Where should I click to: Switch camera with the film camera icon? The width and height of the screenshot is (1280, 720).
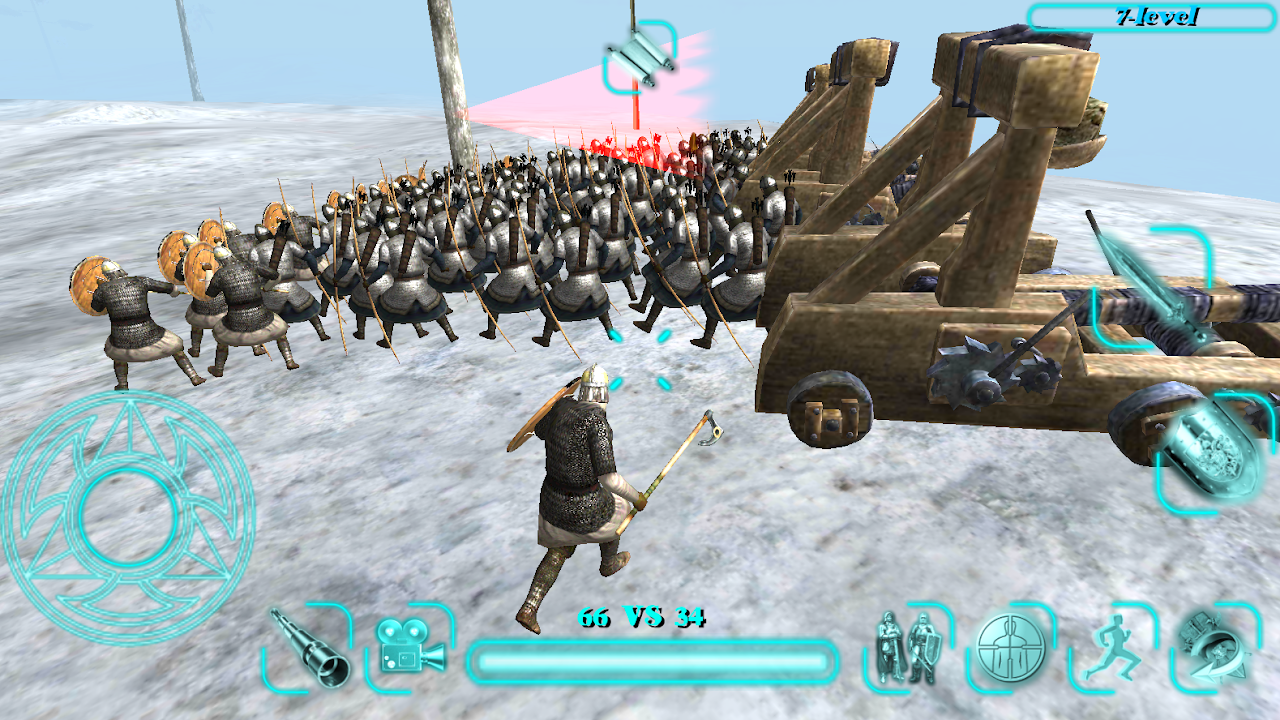click(409, 645)
